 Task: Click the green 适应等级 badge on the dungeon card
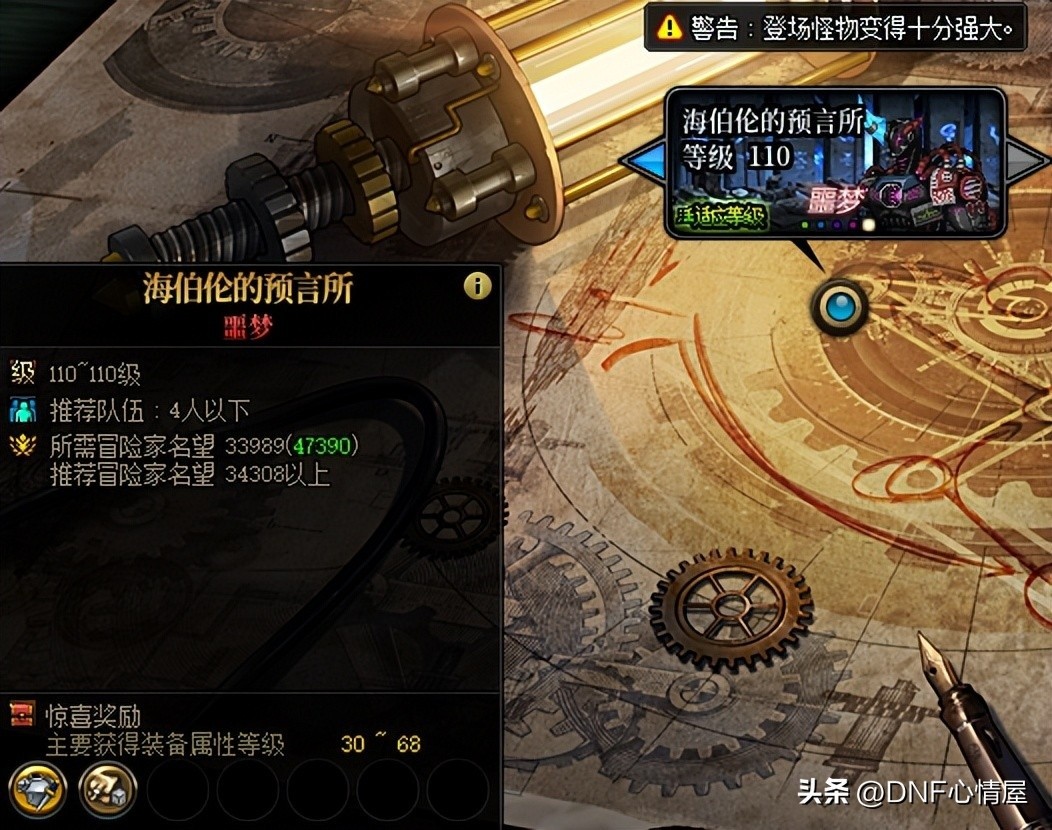pyautogui.click(x=722, y=215)
